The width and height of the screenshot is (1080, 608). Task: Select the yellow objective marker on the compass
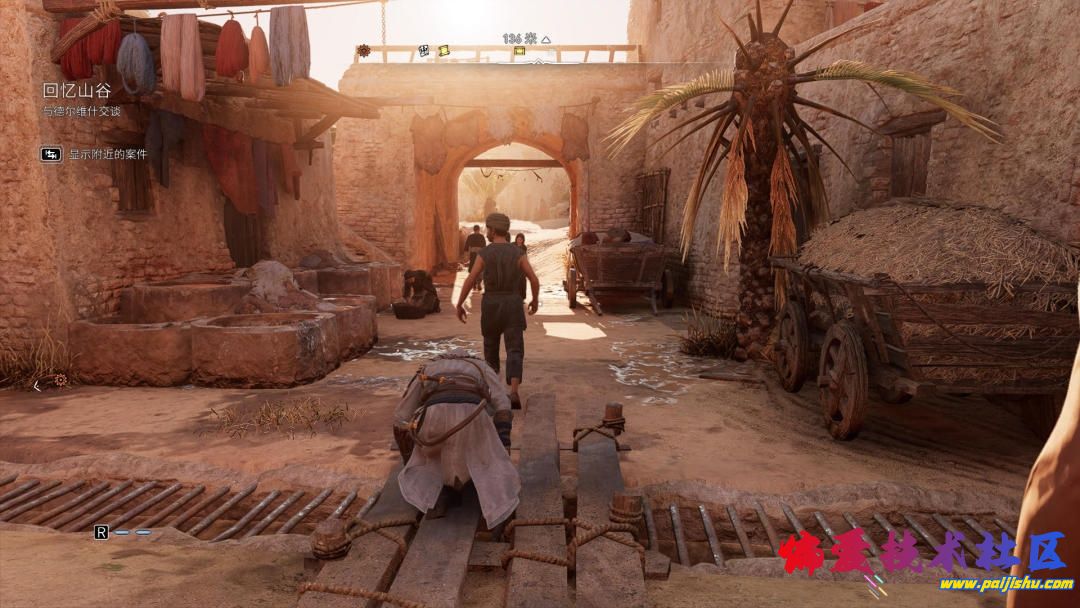point(519,49)
